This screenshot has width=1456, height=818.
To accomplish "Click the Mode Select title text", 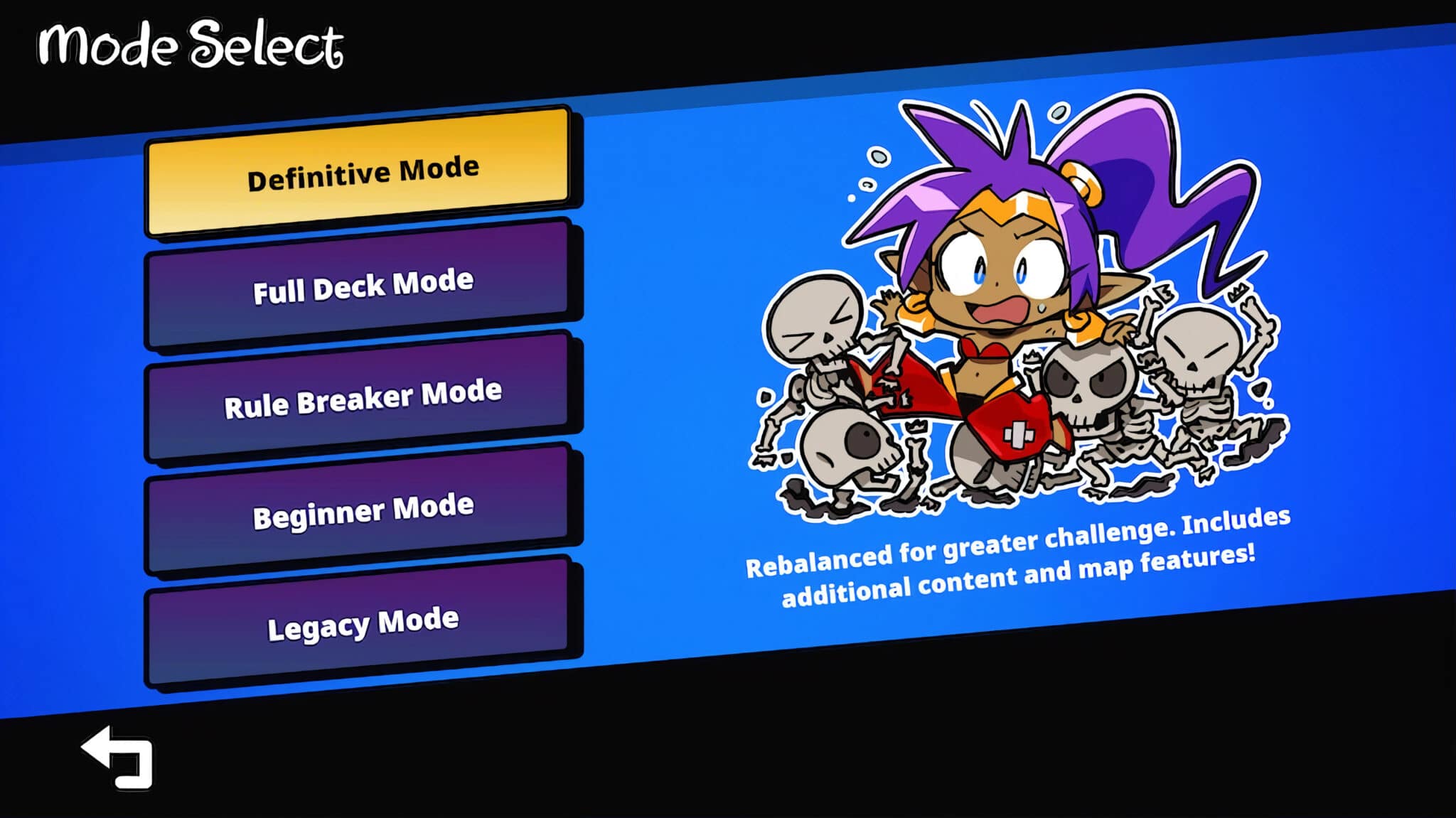I will (x=191, y=44).
